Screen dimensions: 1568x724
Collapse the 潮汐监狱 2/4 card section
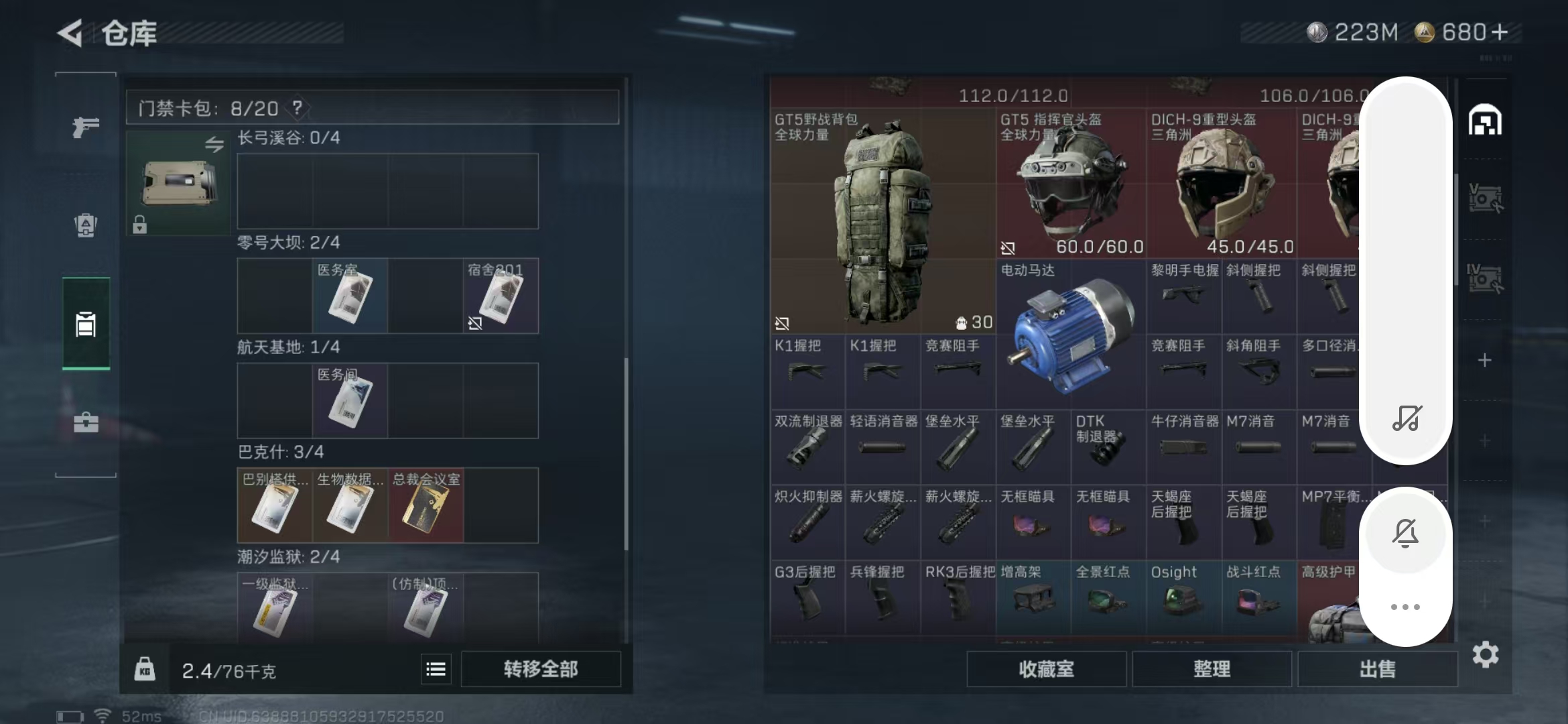(x=288, y=556)
